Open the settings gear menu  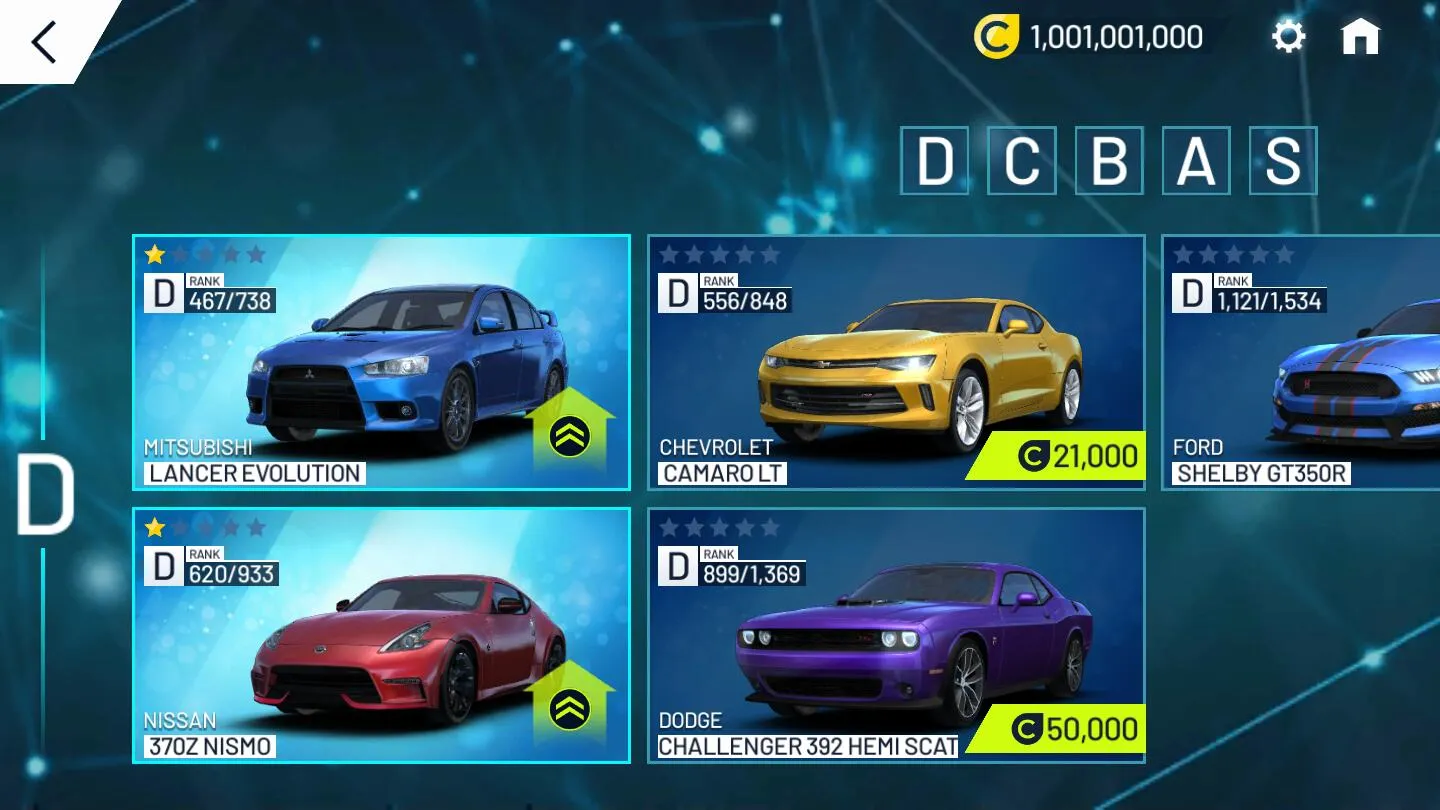point(1288,36)
